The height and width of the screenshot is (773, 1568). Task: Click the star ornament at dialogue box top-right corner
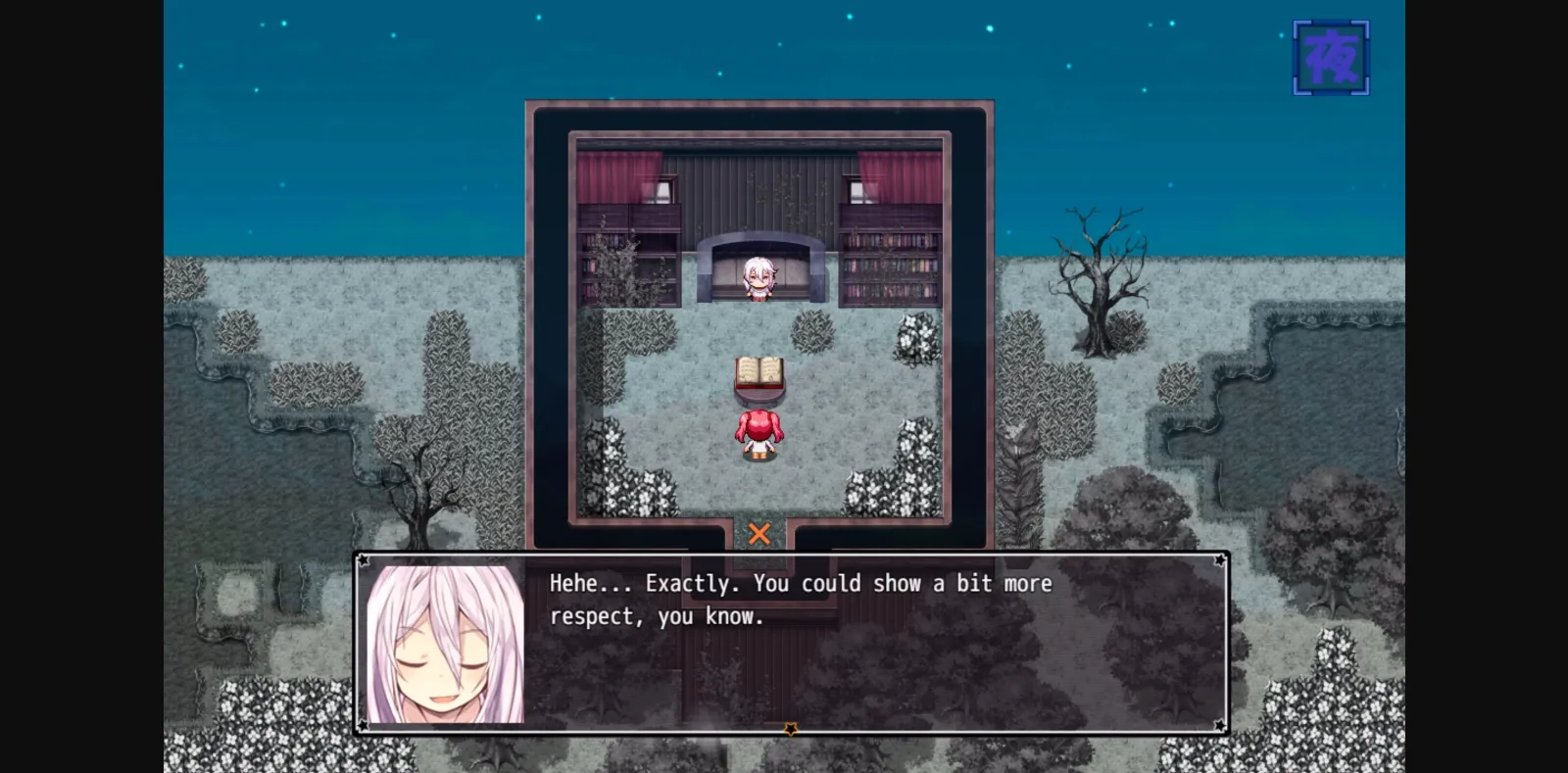coord(1218,559)
